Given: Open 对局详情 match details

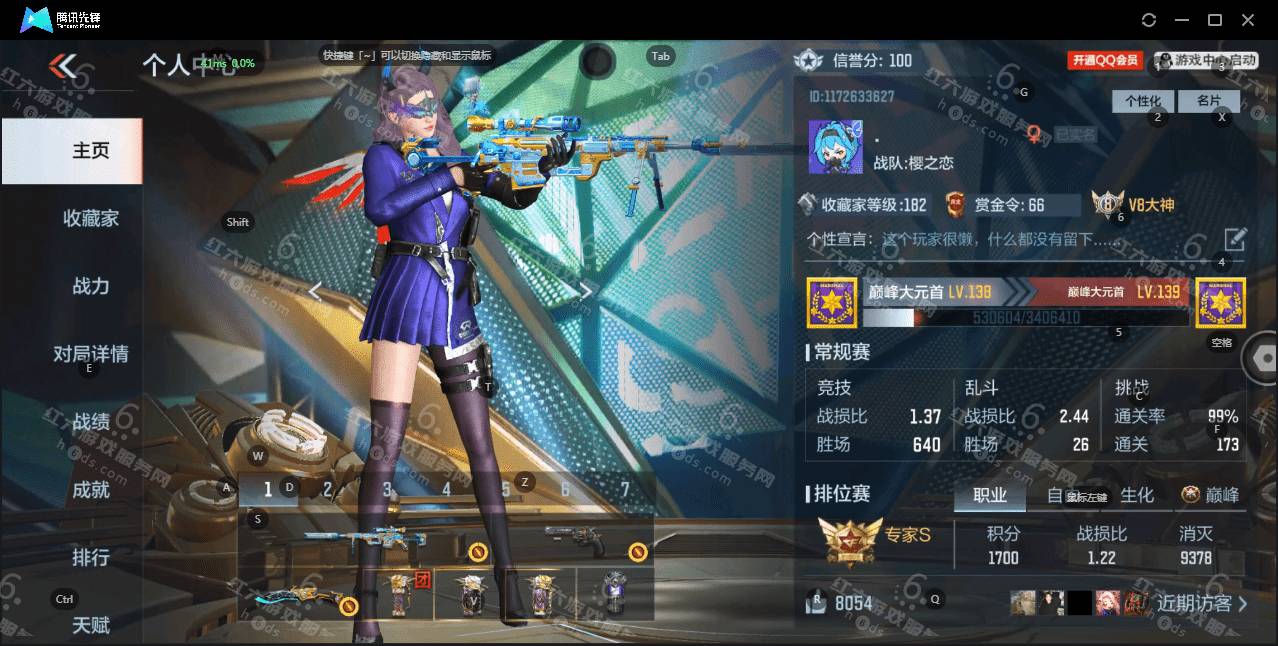Looking at the screenshot, I should (x=90, y=354).
